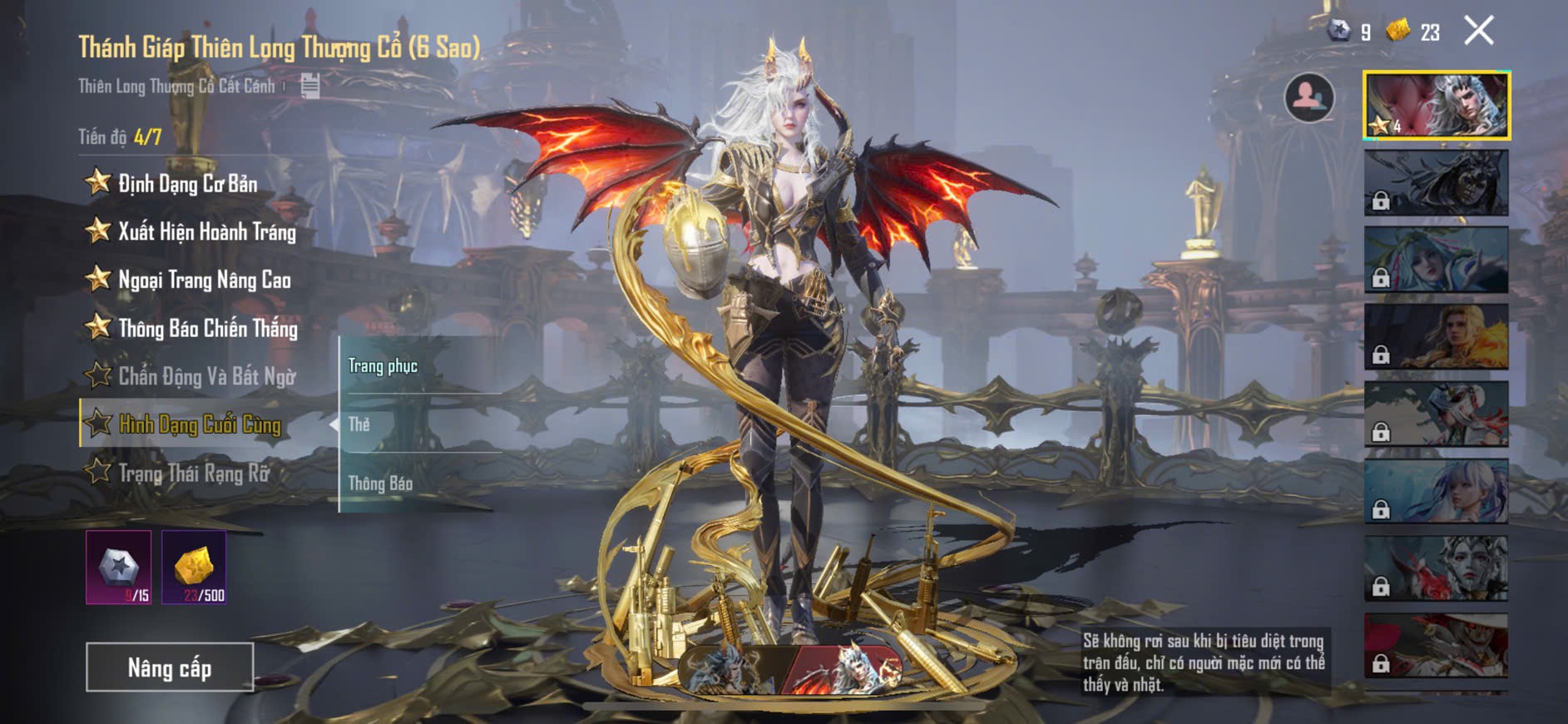Select the locked flaming golden-hair outfit thumbnail
Viewport: 1568px width, 724px height.
(1436, 336)
